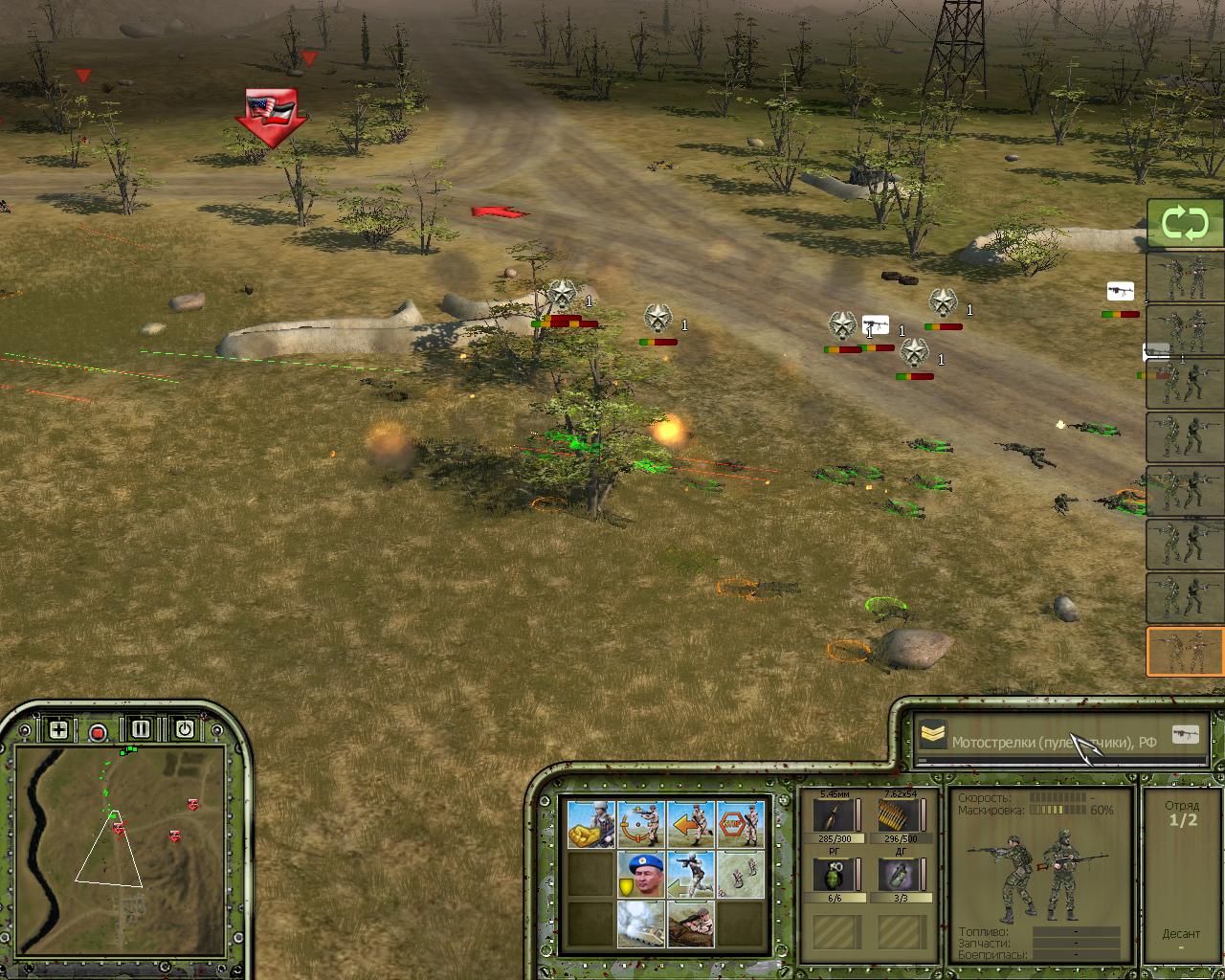The width and height of the screenshot is (1225, 980).
Task: Activate the soldier with gold bars command
Action: (591, 825)
